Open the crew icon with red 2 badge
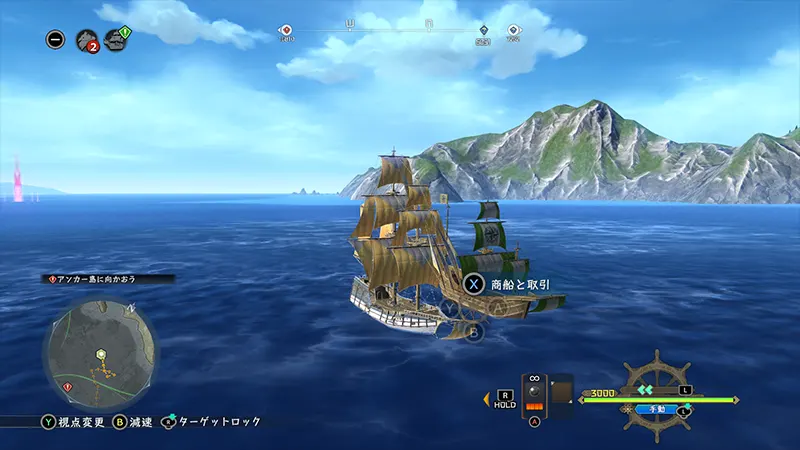 (x=86, y=40)
